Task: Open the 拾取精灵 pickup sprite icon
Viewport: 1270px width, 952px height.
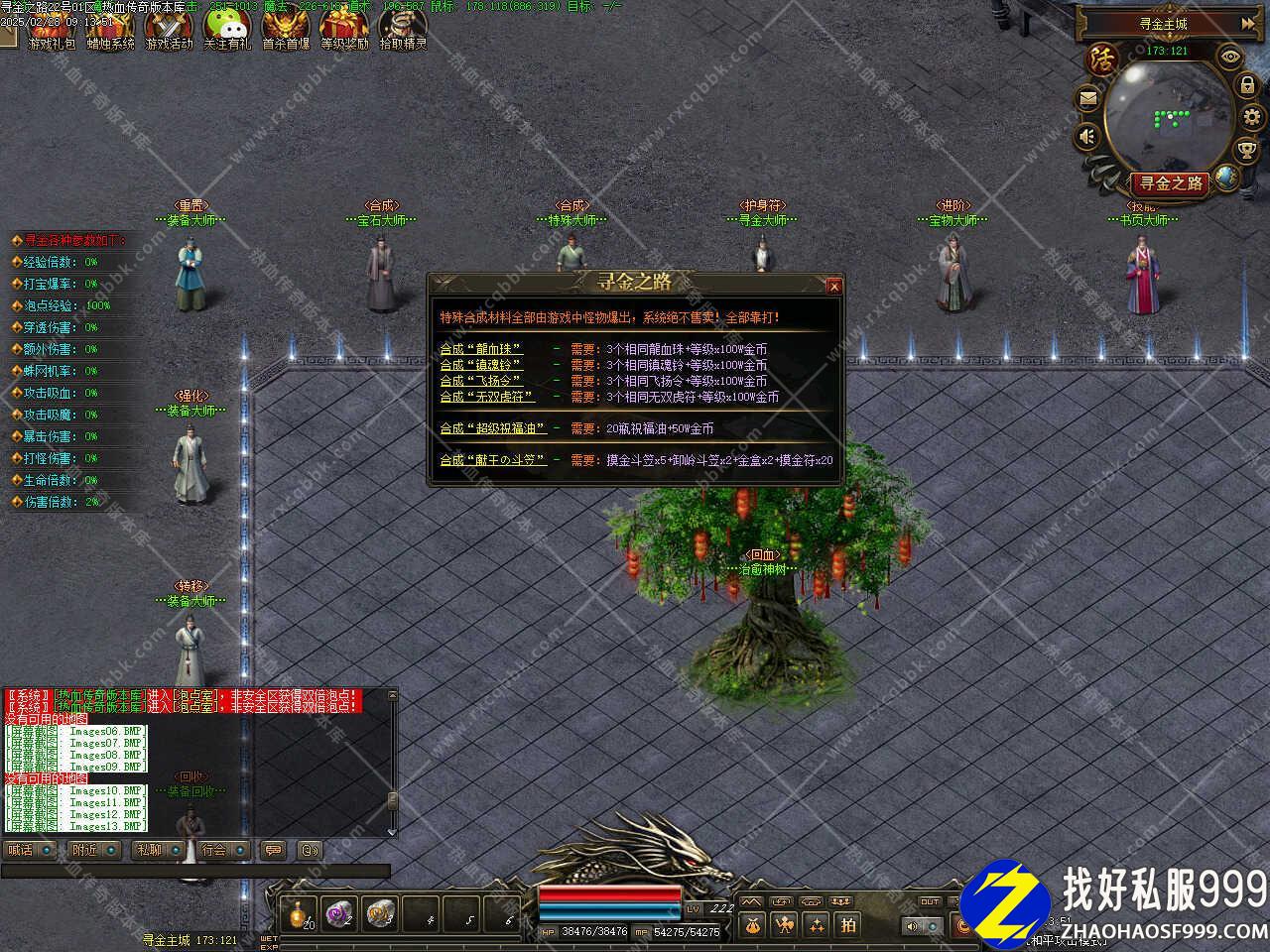Action: pyautogui.click(x=402, y=28)
